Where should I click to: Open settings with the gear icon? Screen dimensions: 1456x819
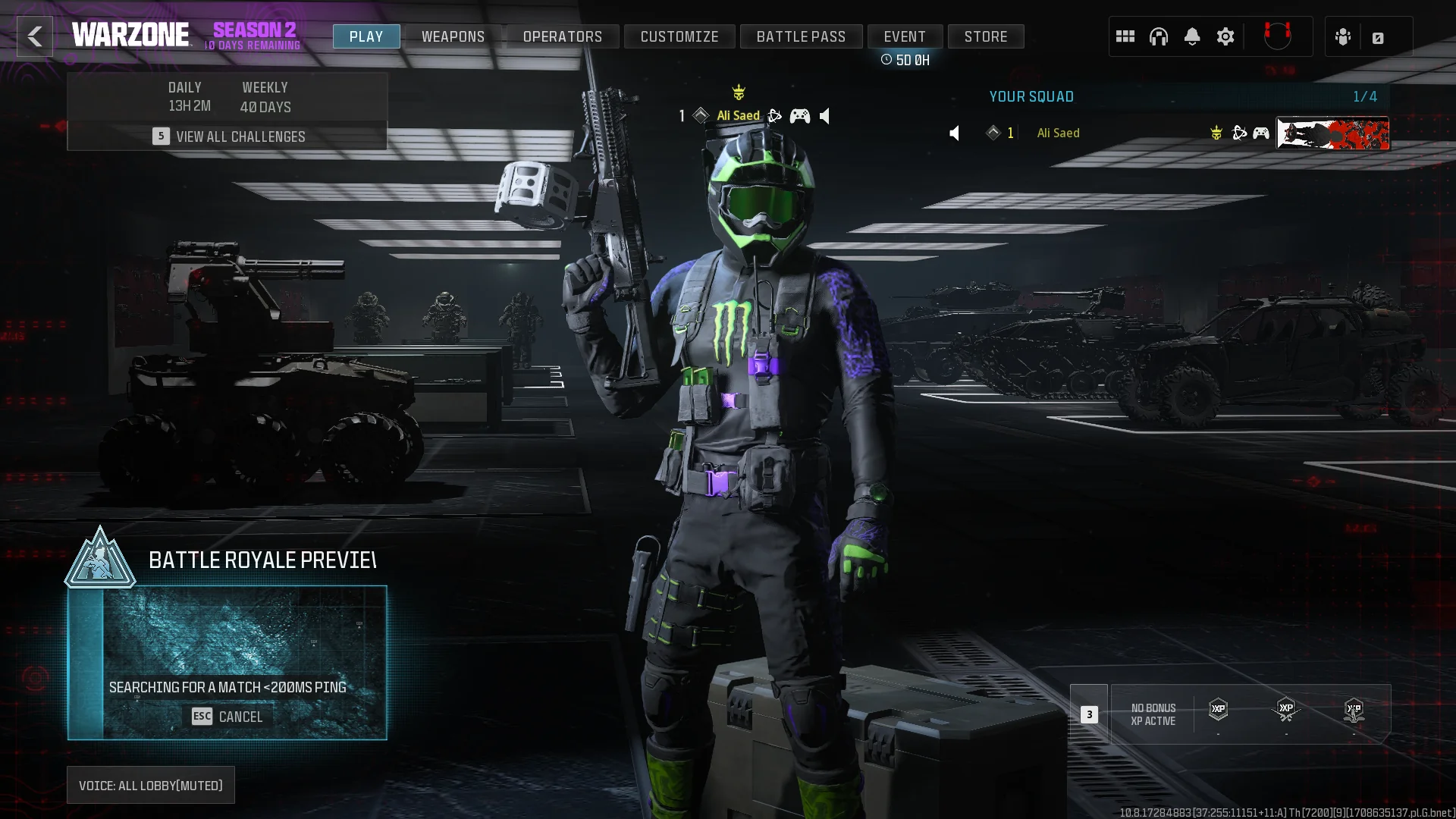click(1225, 36)
